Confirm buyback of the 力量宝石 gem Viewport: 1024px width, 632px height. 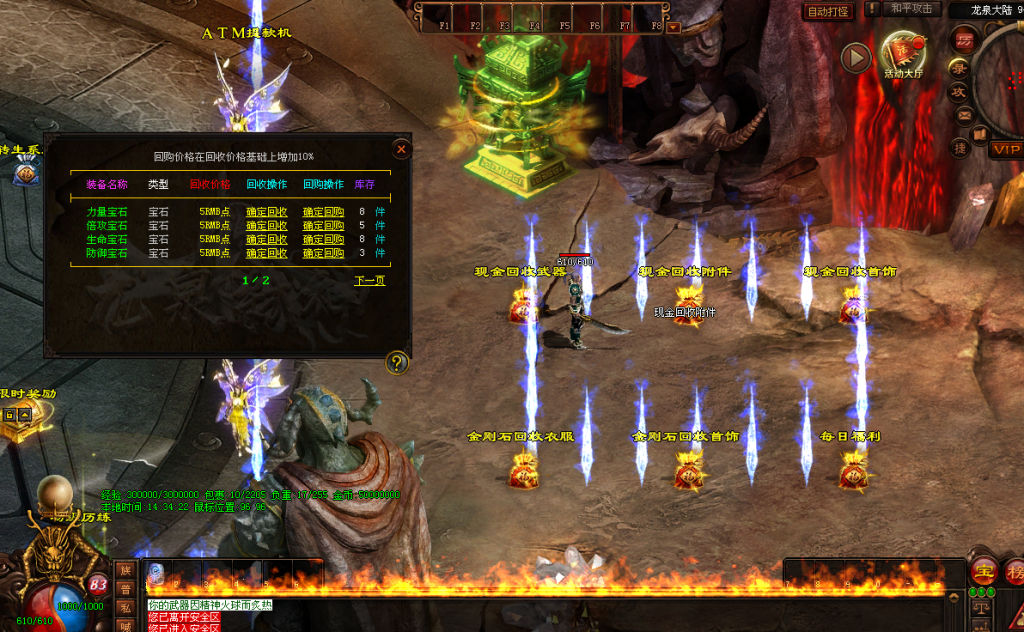click(x=323, y=212)
